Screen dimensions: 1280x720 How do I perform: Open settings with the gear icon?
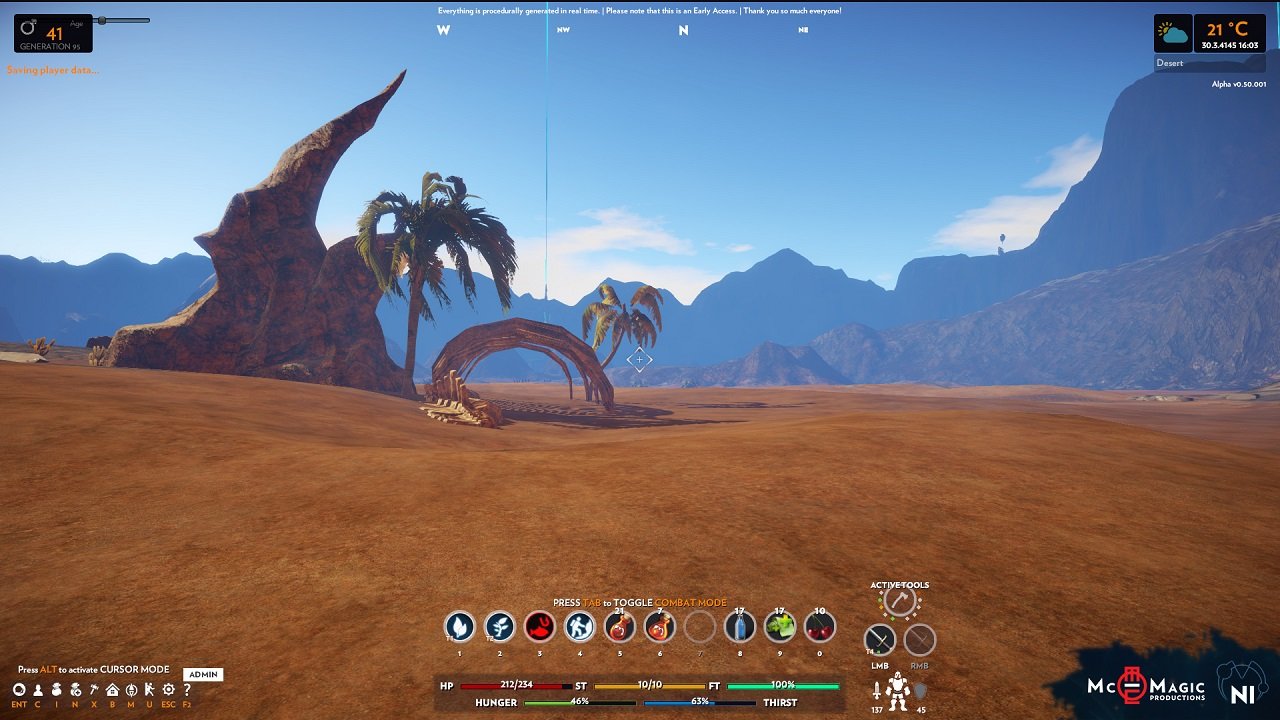click(x=168, y=690)
